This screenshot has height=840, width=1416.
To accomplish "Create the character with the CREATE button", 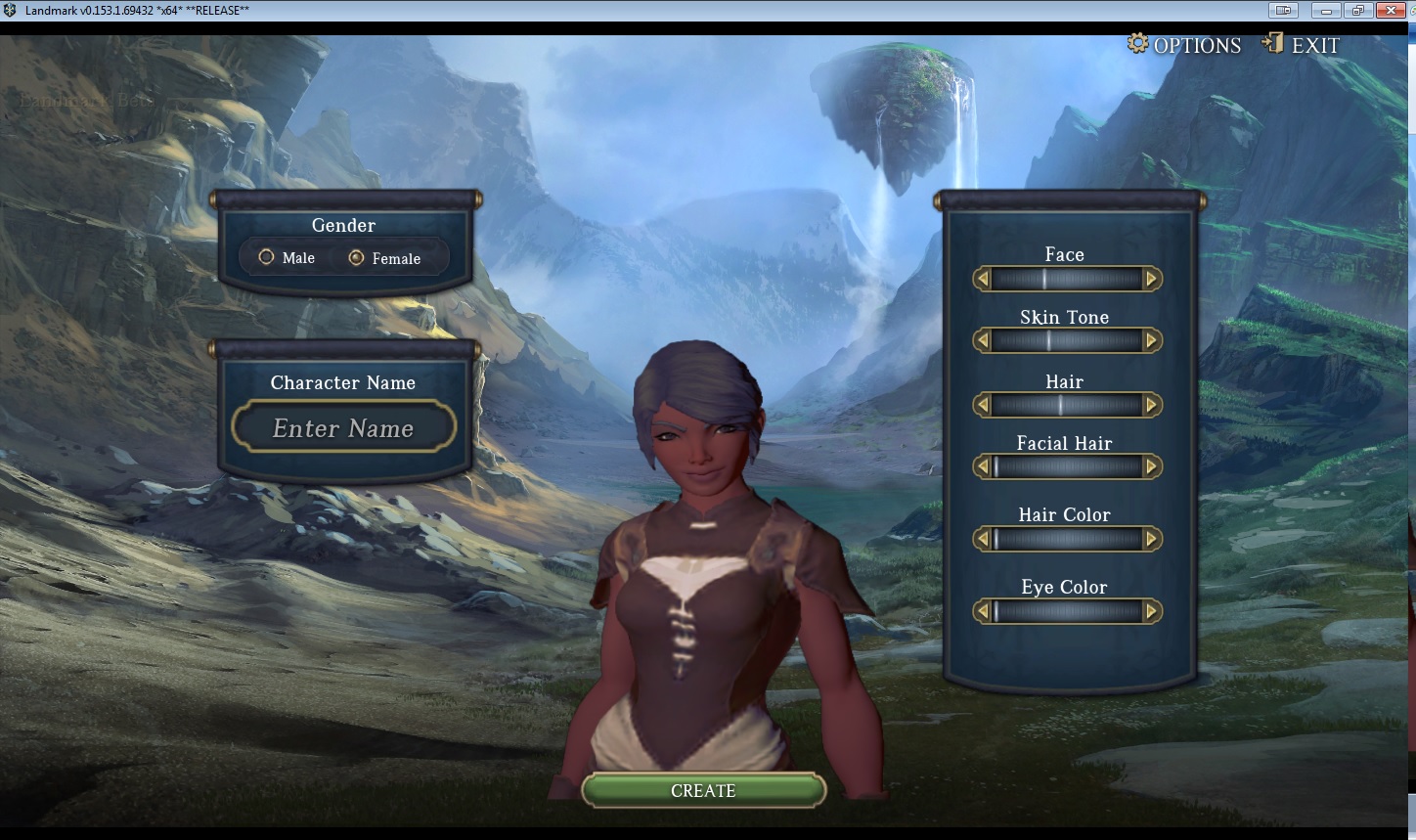I will click(703, 790).
